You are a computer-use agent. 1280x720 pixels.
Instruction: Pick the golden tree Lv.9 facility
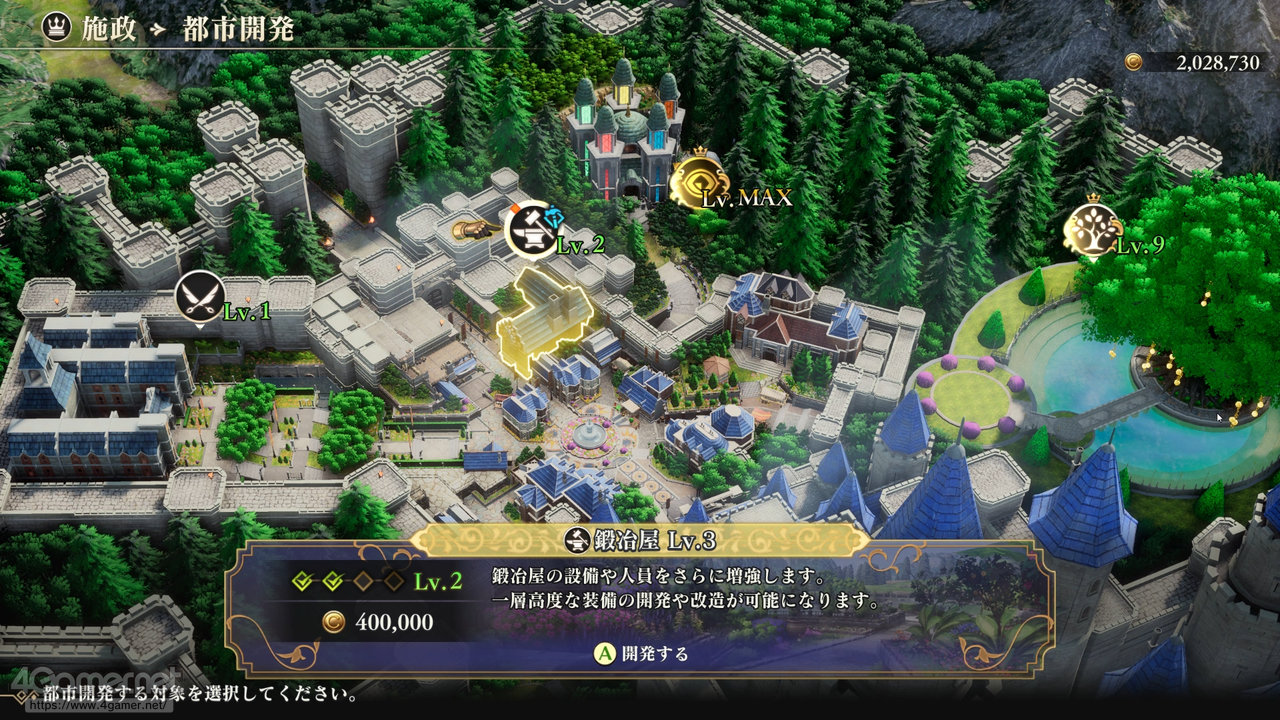[1090, 229]
